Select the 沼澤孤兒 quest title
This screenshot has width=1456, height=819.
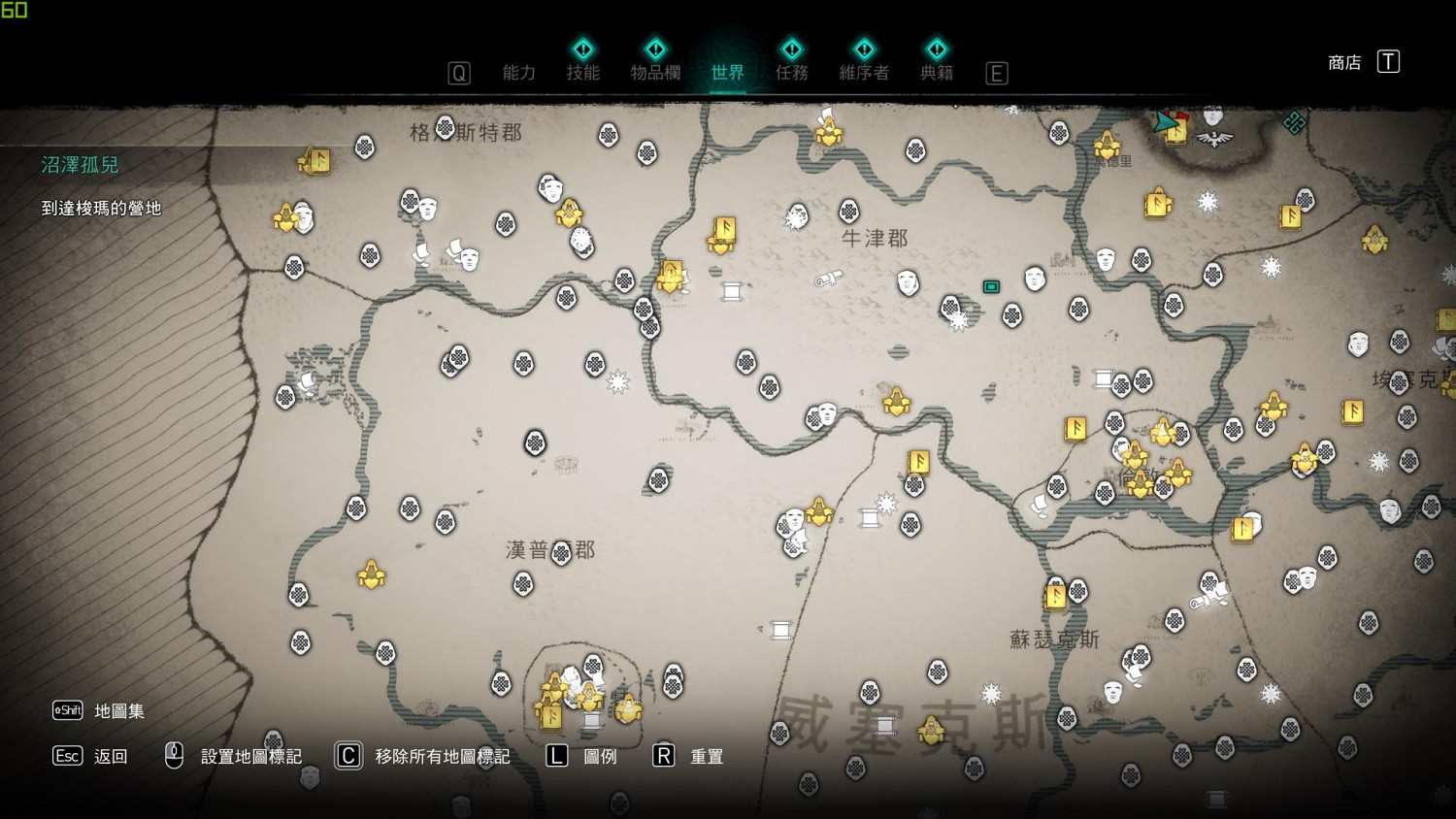pyautogui.click(x=78, y=165)
